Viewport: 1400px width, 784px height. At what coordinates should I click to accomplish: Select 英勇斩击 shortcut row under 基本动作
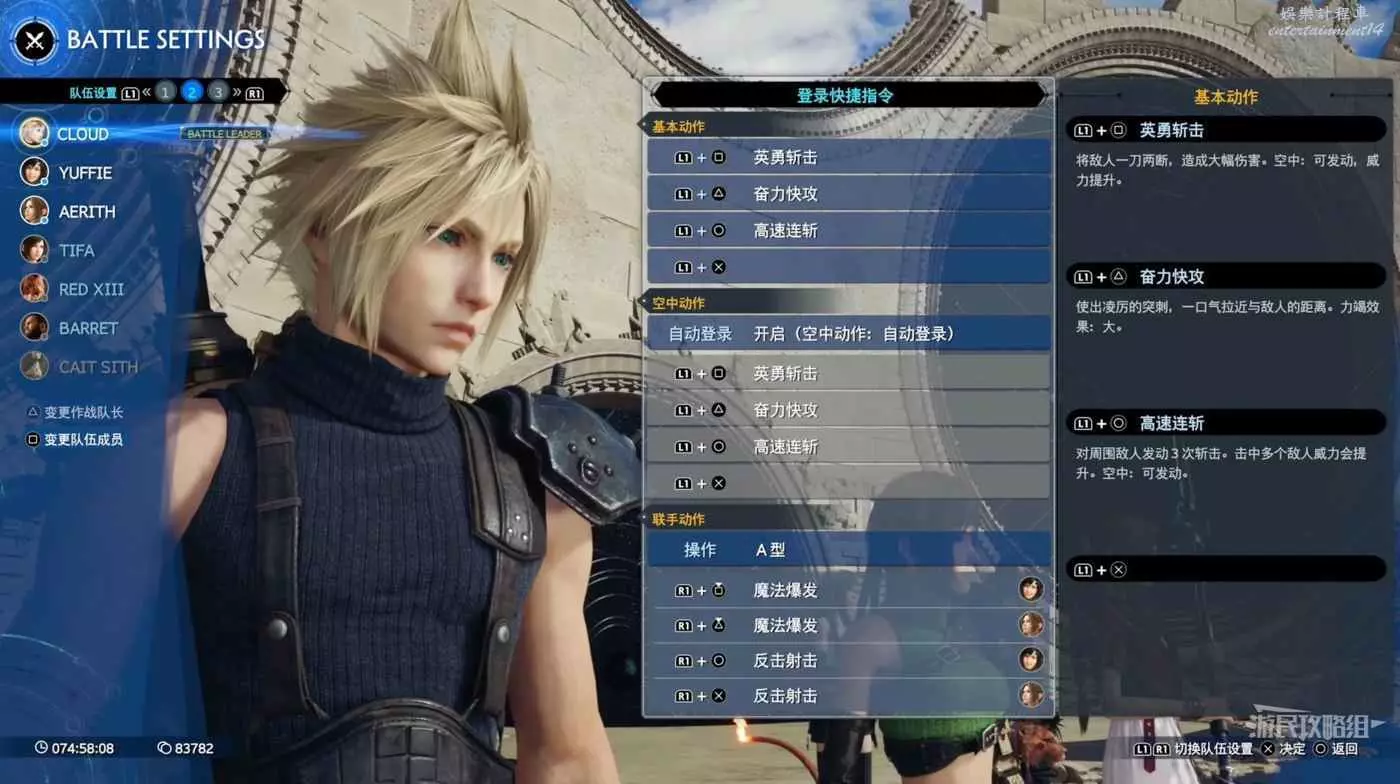pyautogui.click(x=848, y=157)
